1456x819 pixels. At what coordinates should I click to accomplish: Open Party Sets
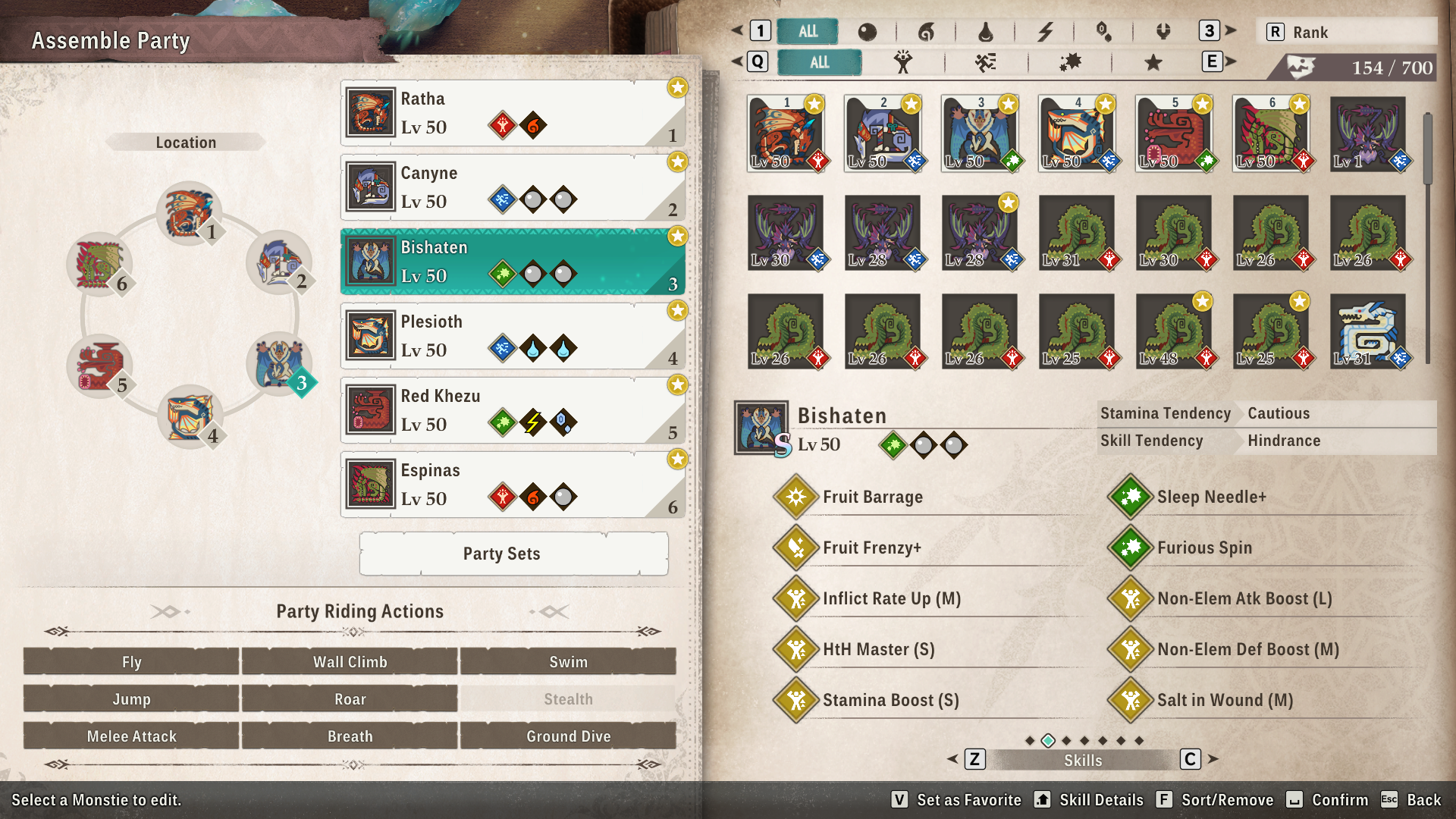pyautogui.click(x=513, y=554)
